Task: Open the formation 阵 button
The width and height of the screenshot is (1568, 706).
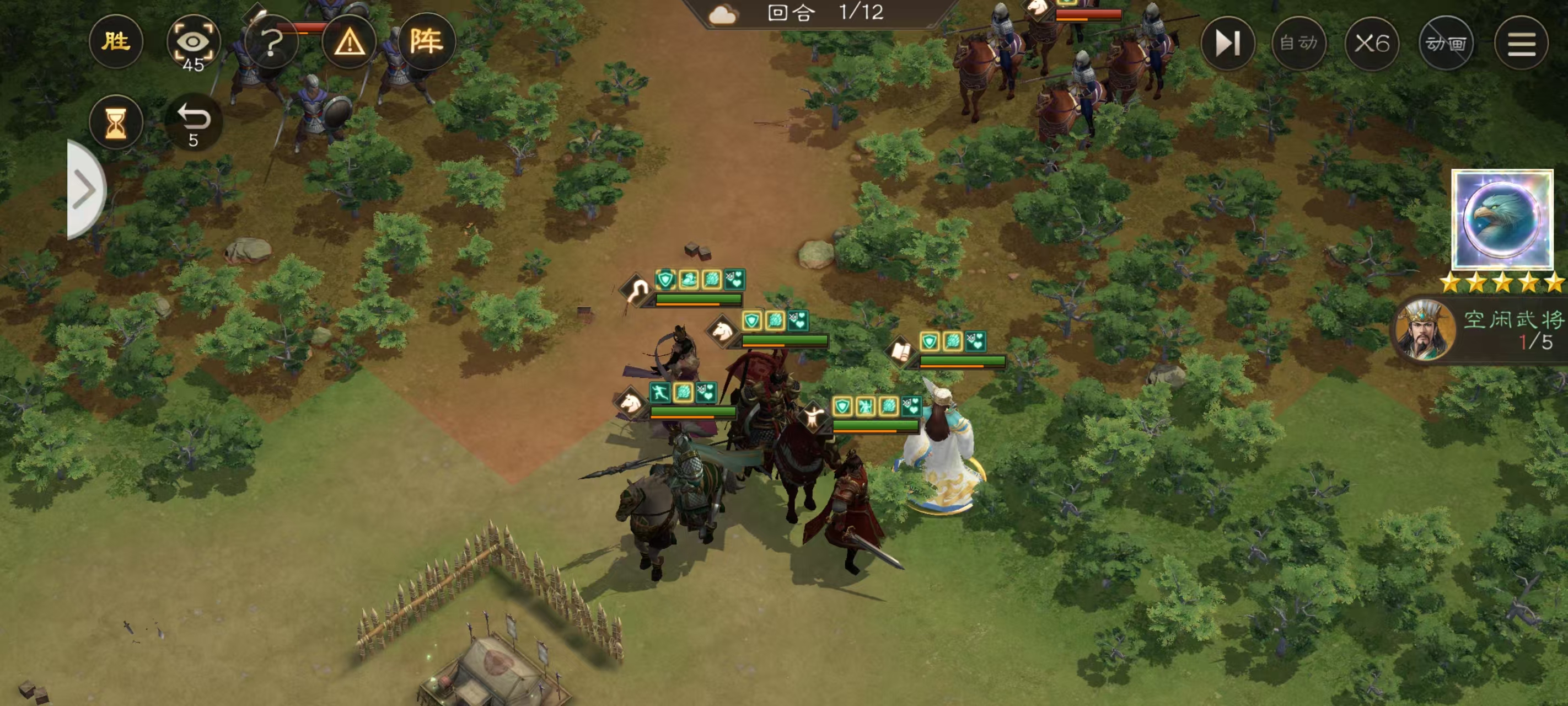Action: (426, 42)
